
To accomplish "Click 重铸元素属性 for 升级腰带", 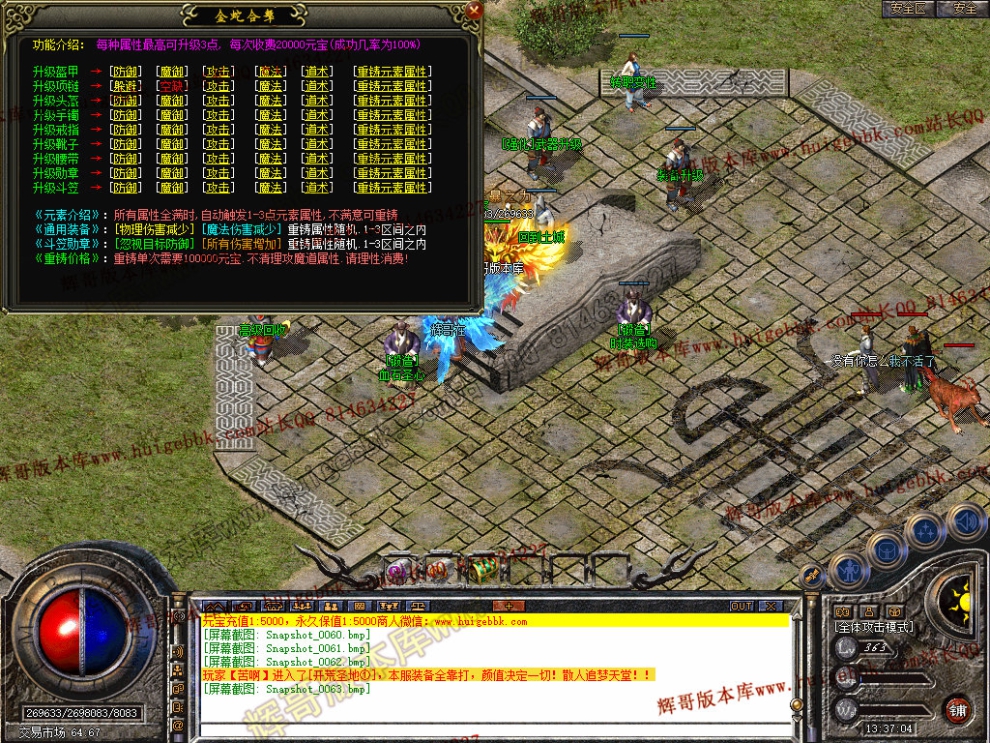I will (x=392, y=158).
